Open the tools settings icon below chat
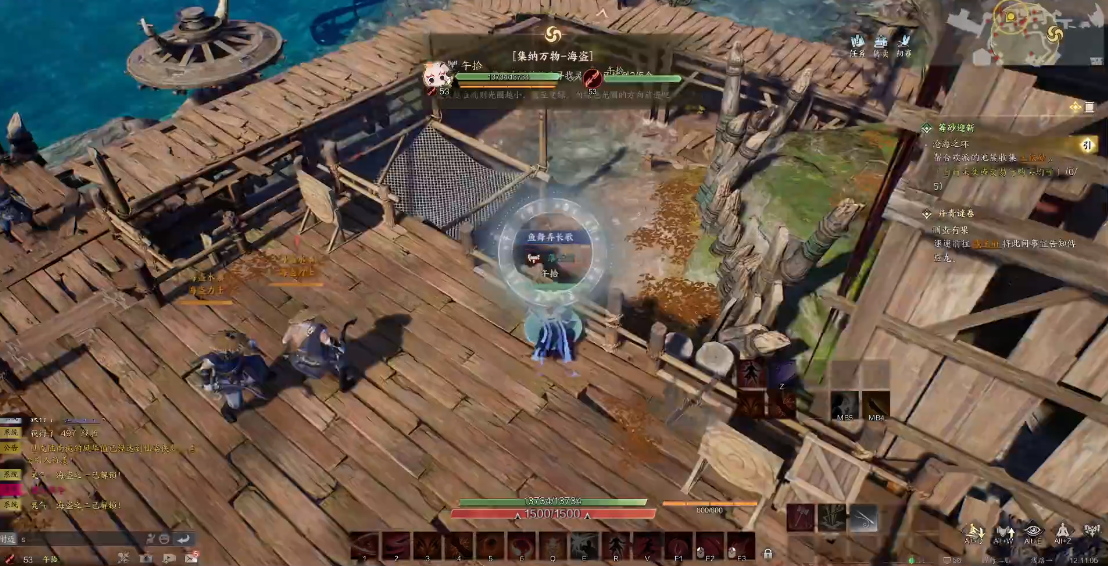The height and width of the screenshot is (566, 1108). click(123, 557)
